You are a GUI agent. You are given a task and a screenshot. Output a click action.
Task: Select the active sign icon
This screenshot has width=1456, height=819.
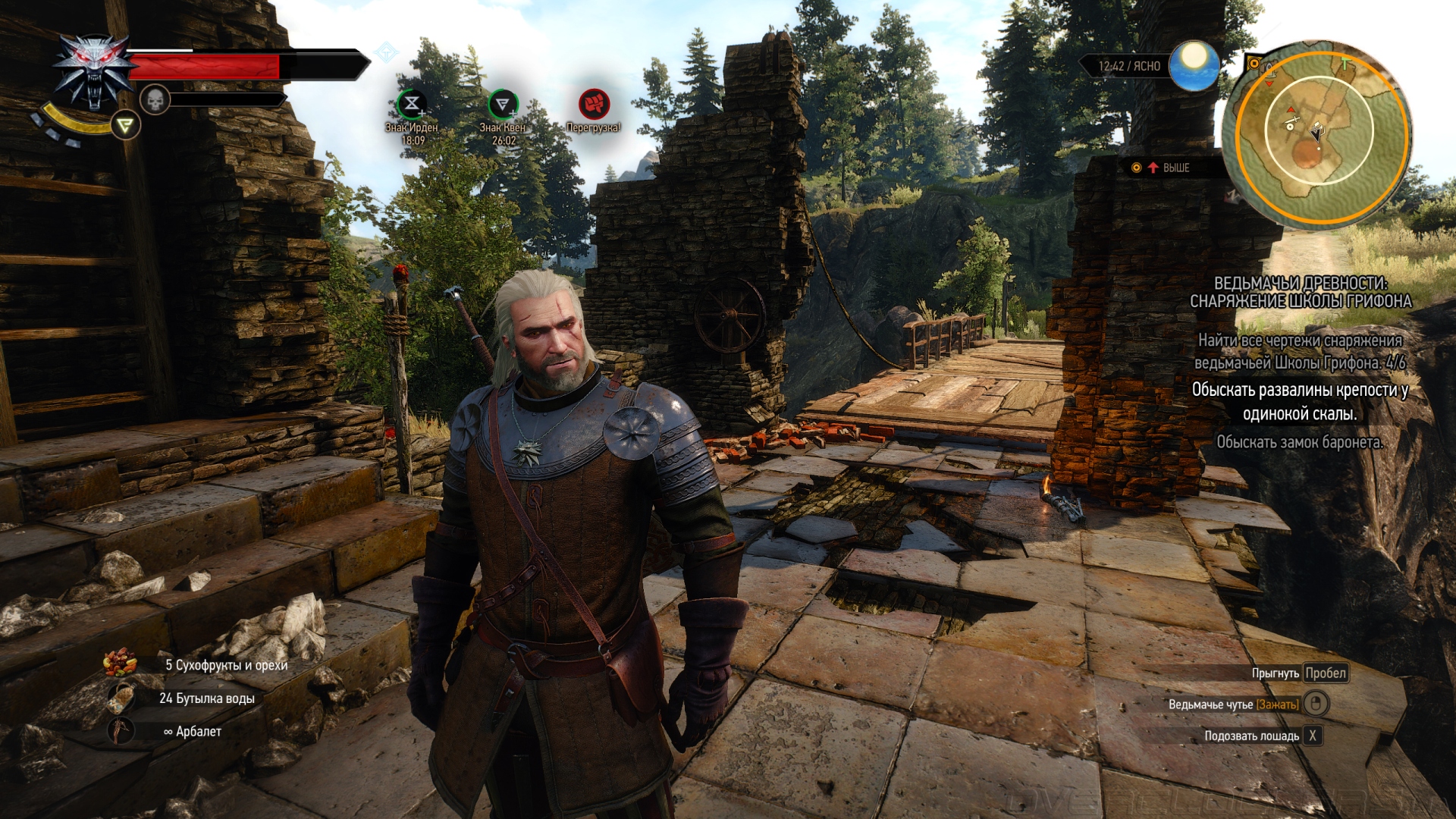click(126, 125)
